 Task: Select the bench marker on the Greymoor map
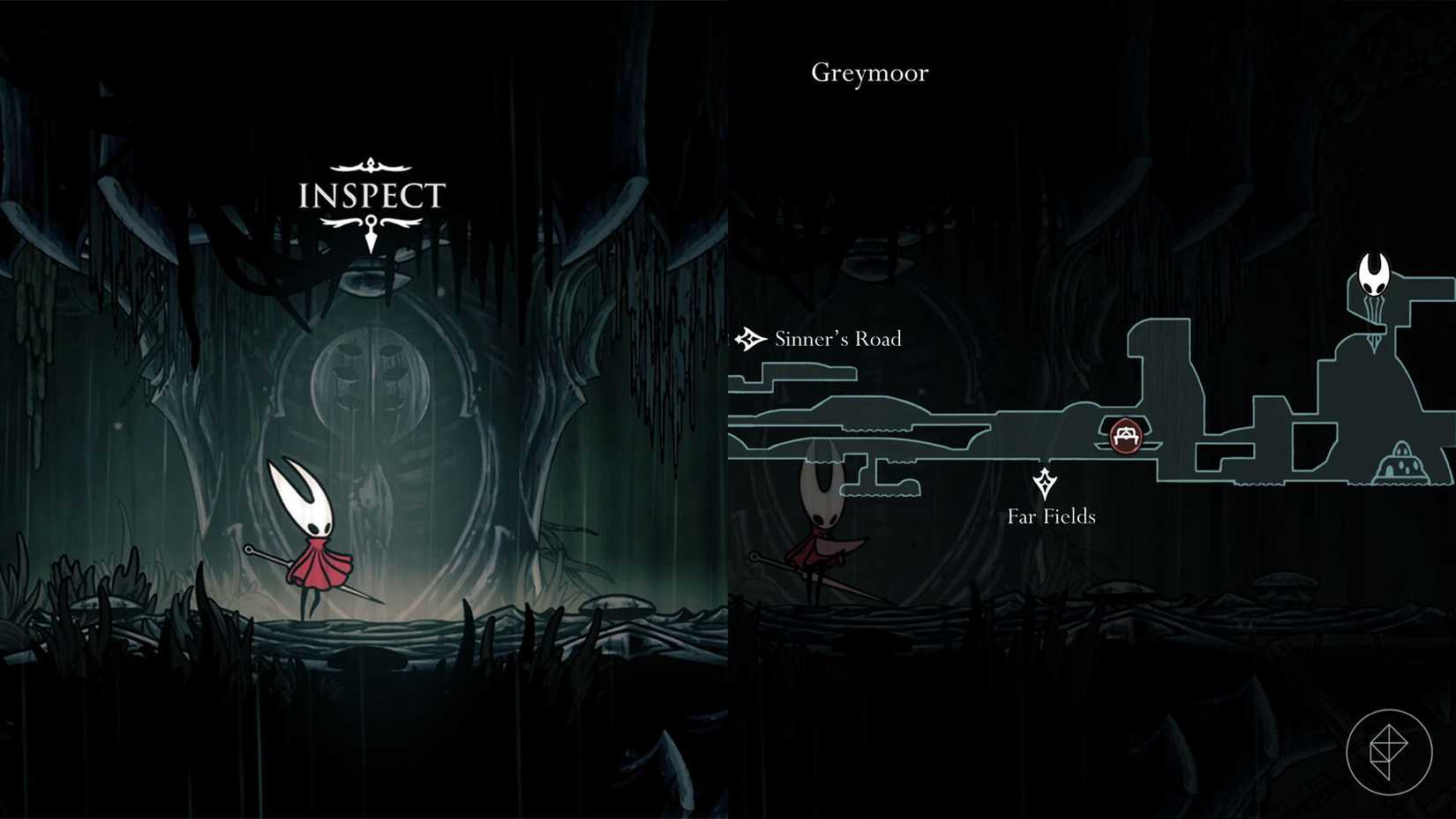[x=1124, y=434]
